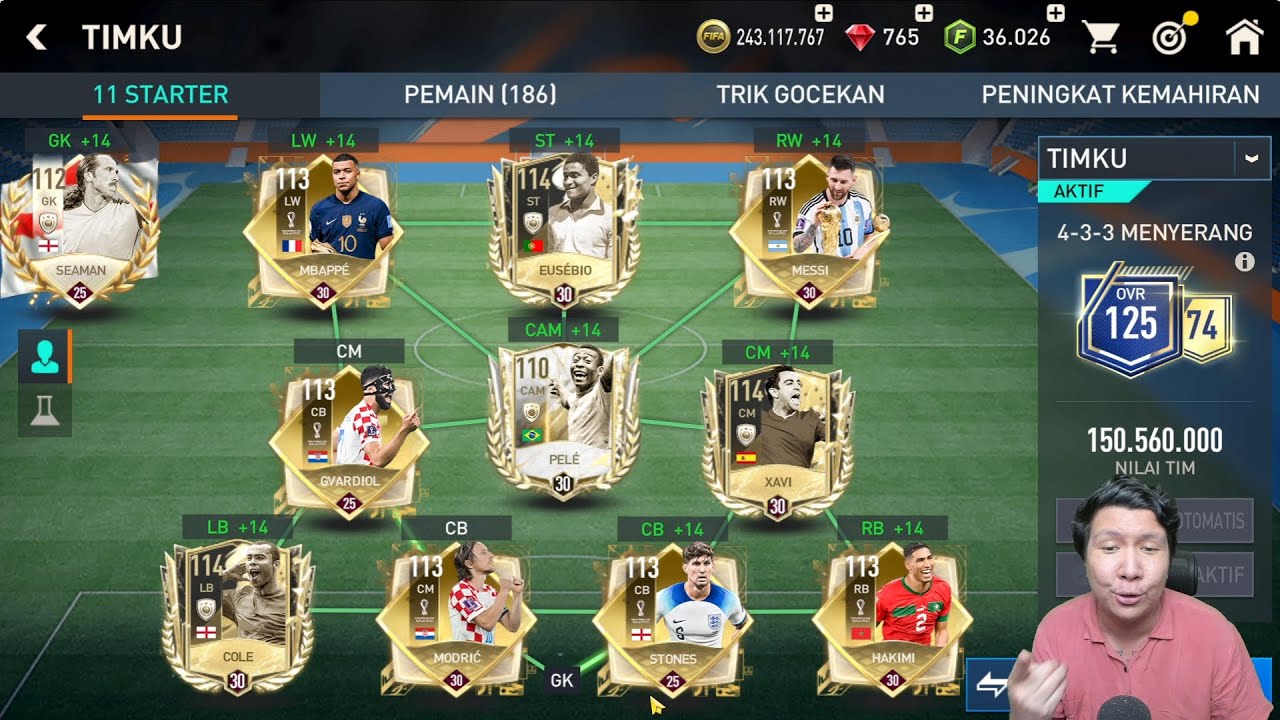Add gems with the plus button

924,13
